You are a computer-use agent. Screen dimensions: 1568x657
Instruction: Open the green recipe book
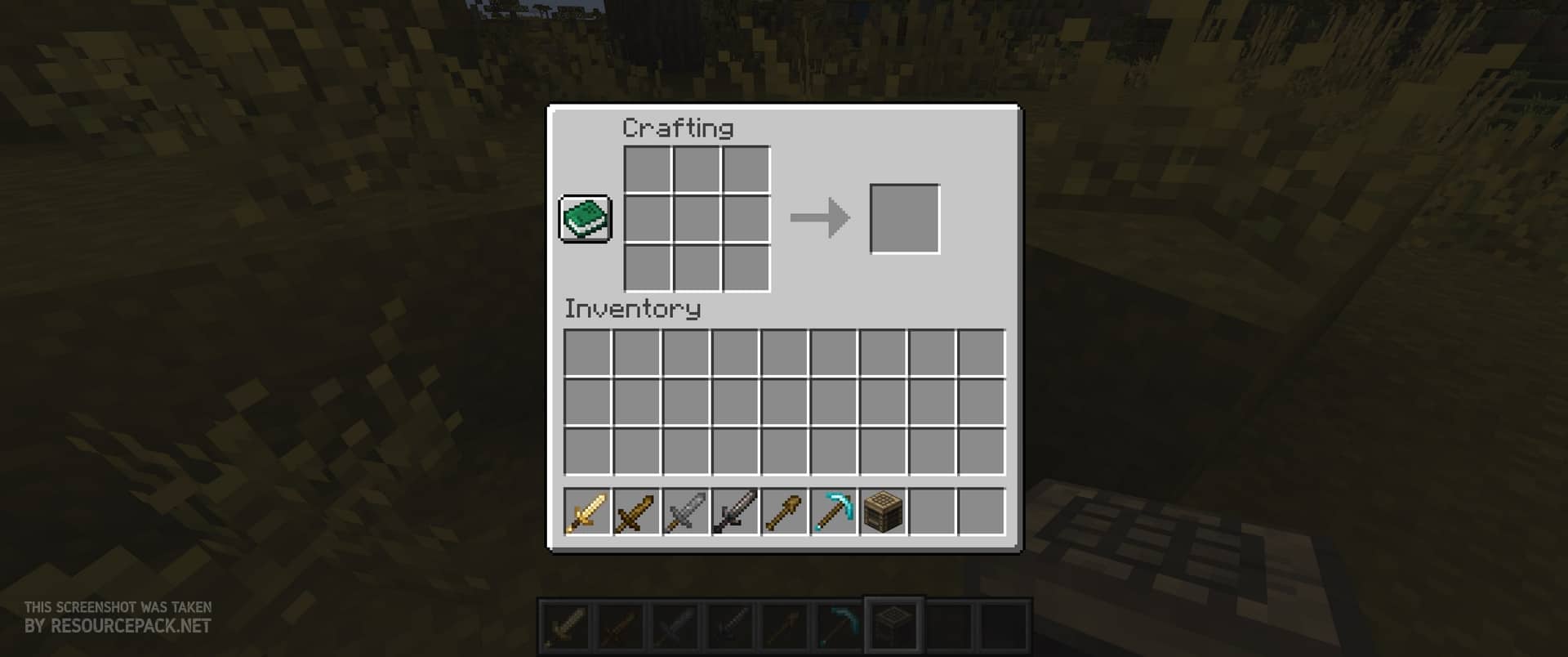pyautogui.click(x=585, y=219)
